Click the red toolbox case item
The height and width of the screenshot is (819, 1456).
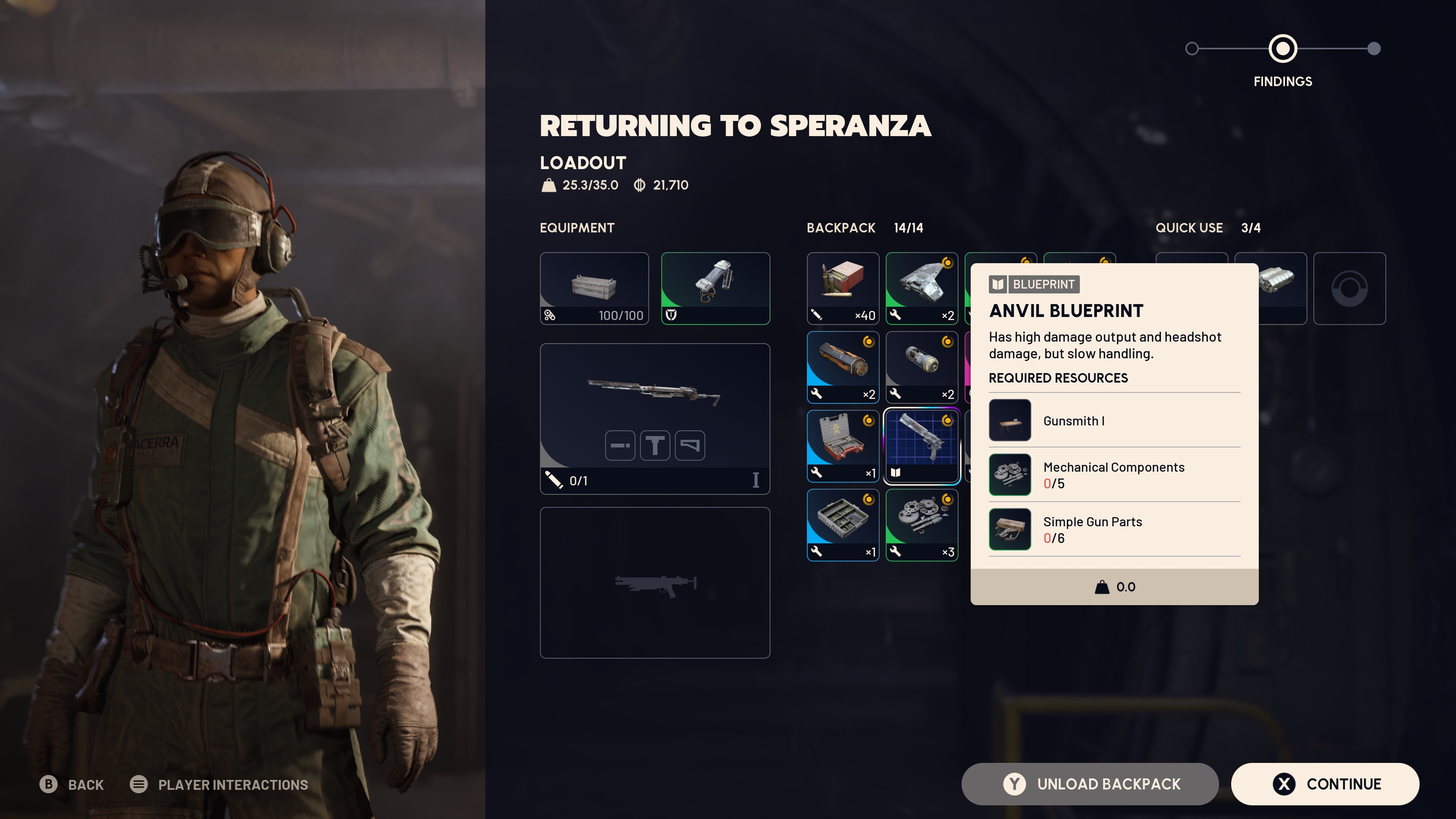(843, 446)
